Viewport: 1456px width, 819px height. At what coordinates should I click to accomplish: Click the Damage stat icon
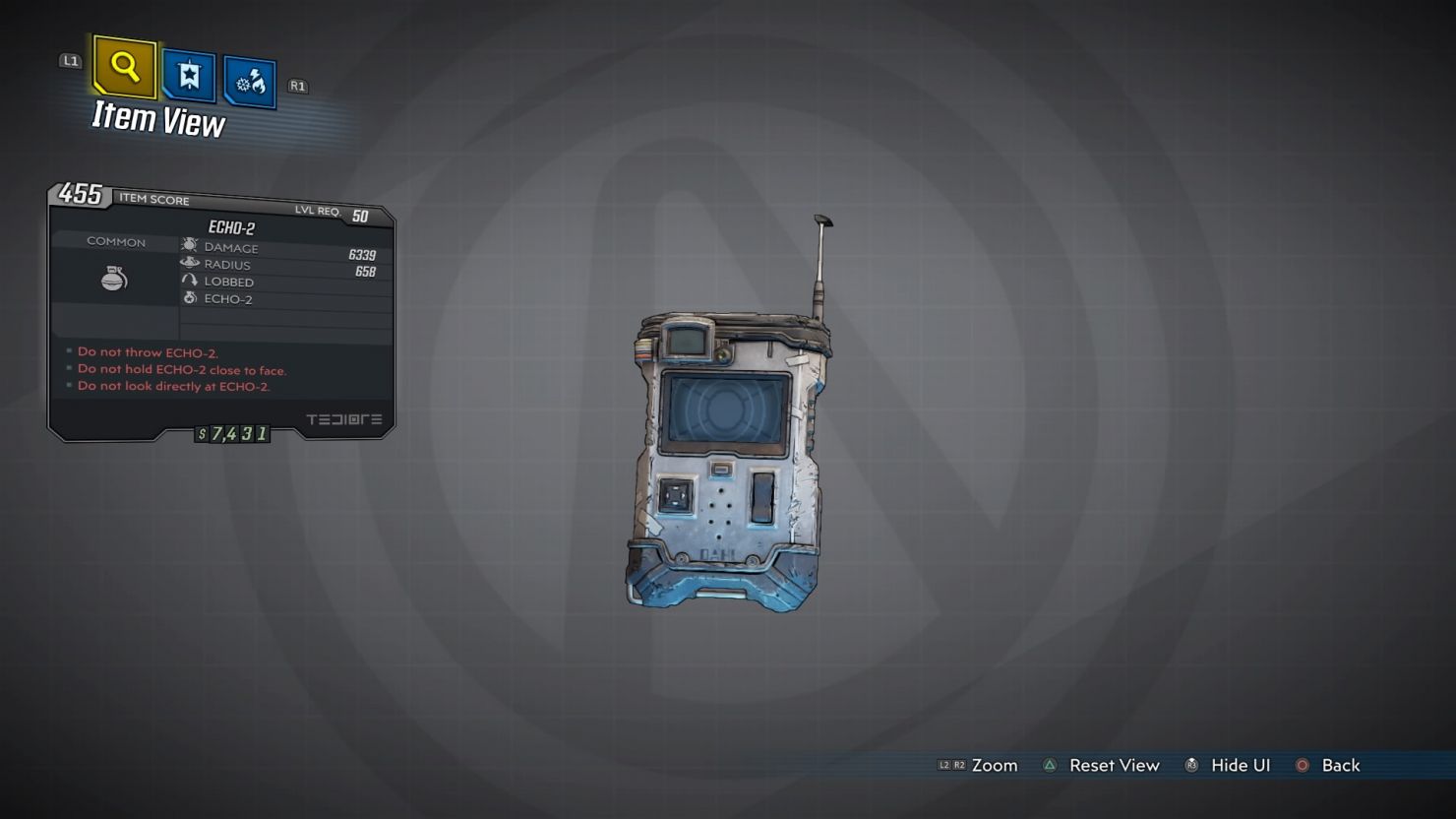pyautogui.click(x=188, y=246)
